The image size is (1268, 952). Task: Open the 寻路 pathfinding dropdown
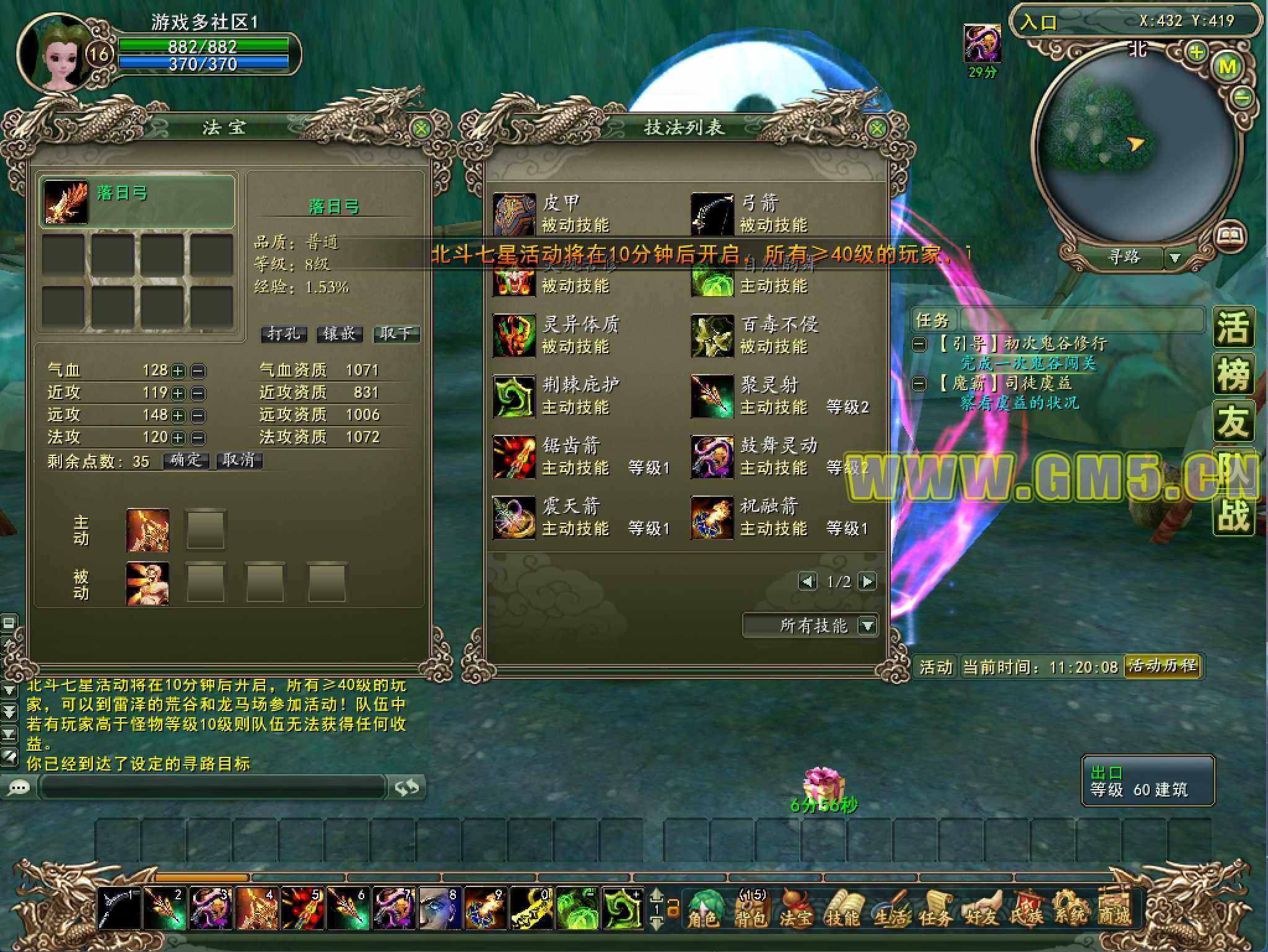click(1174, 258)
